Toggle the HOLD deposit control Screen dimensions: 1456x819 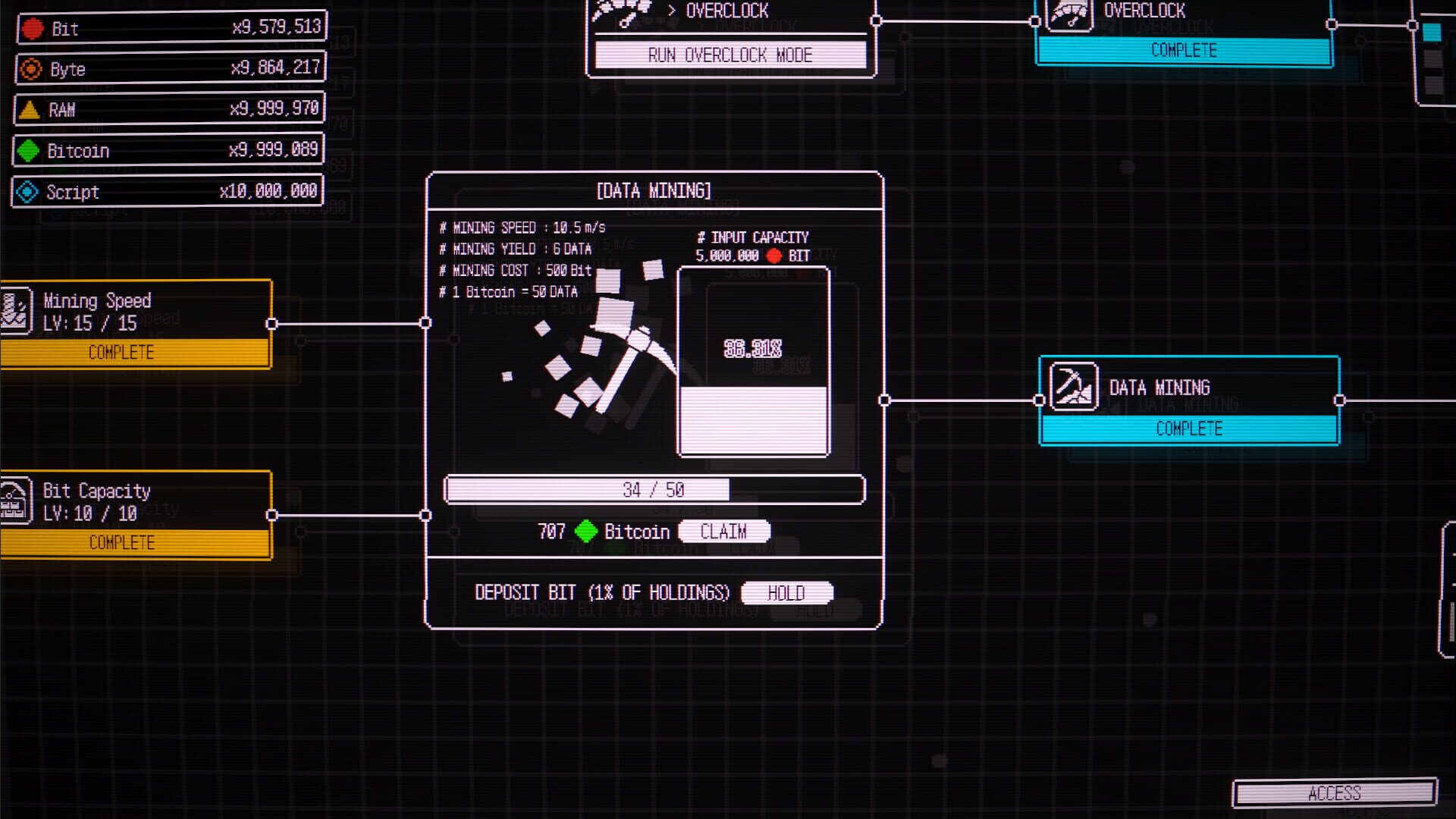[787, 592]
